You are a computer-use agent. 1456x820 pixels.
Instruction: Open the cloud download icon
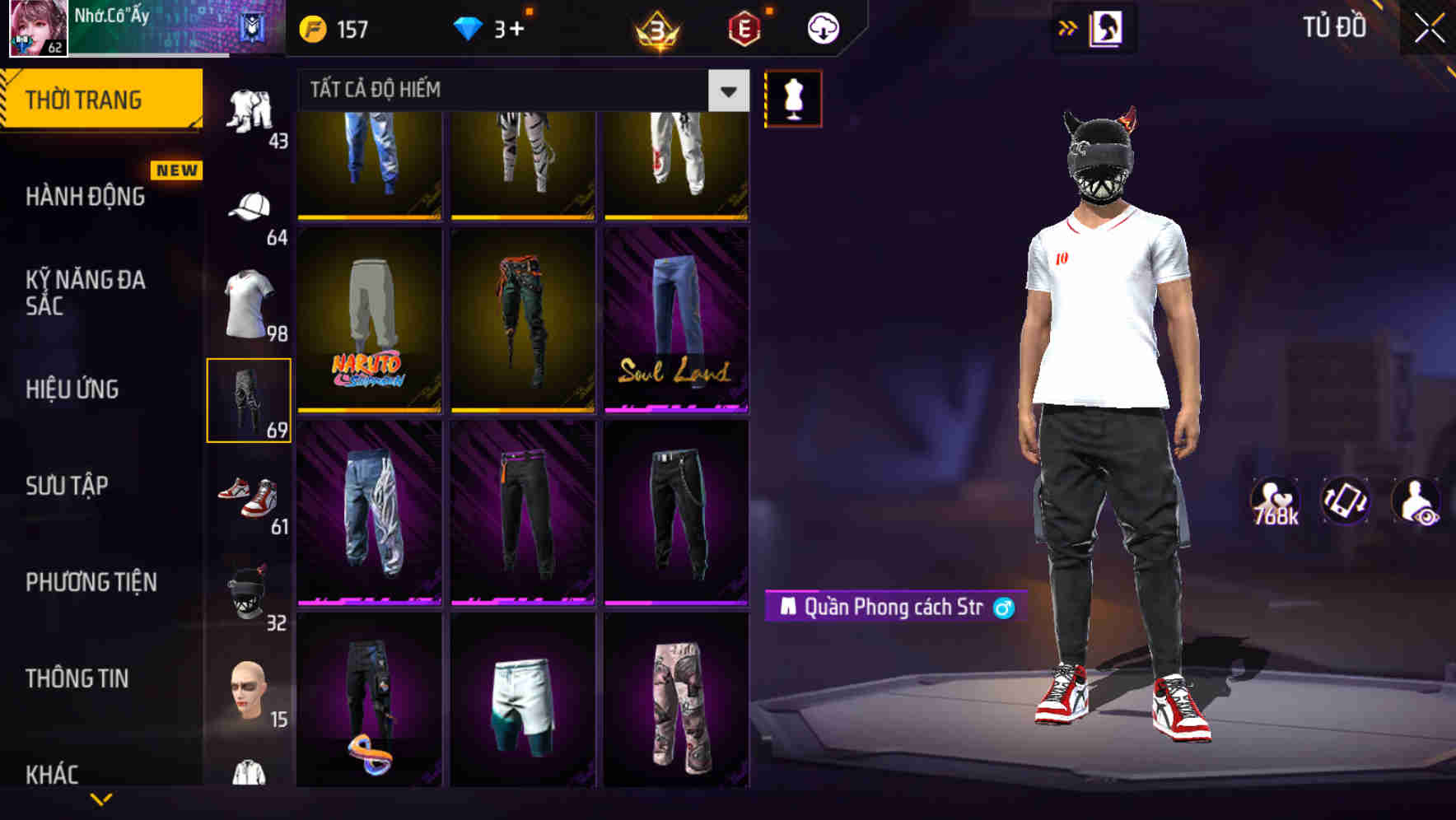tap(822, 27)
